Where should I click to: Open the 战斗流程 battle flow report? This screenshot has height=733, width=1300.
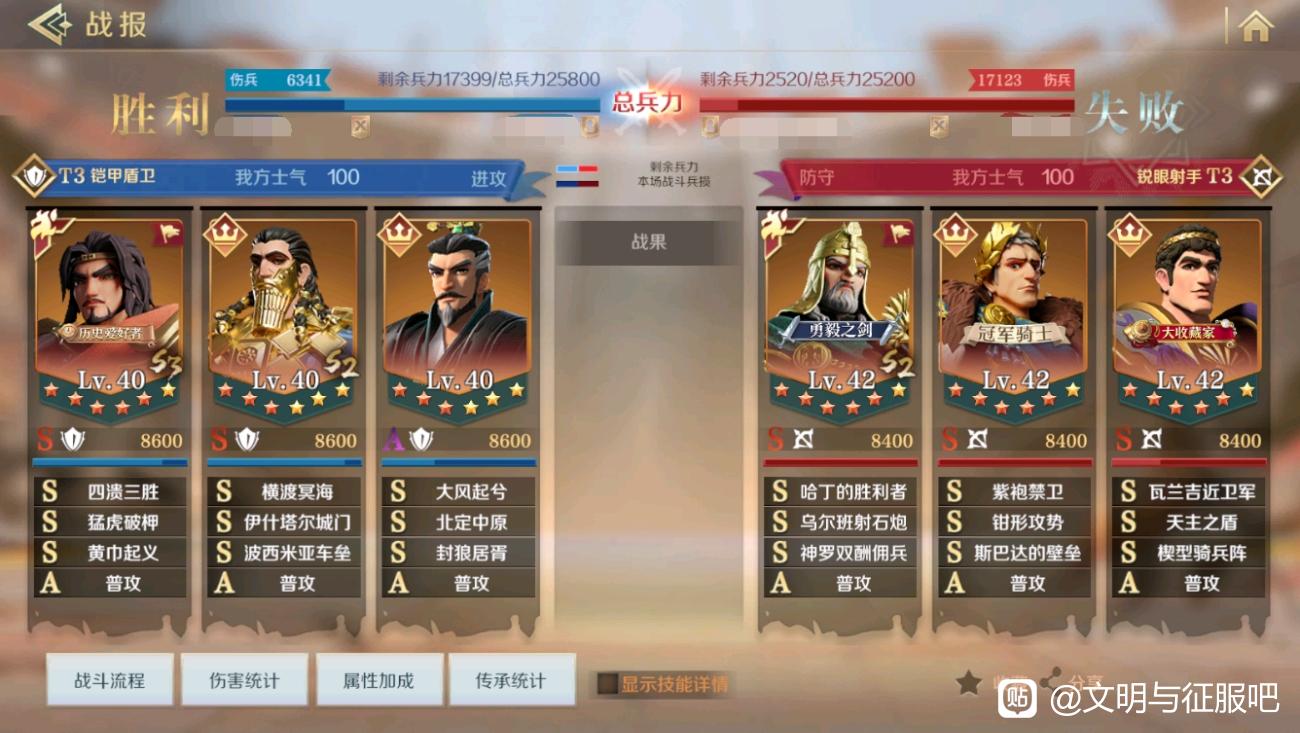pyautogui.click(x=109, y=679)
